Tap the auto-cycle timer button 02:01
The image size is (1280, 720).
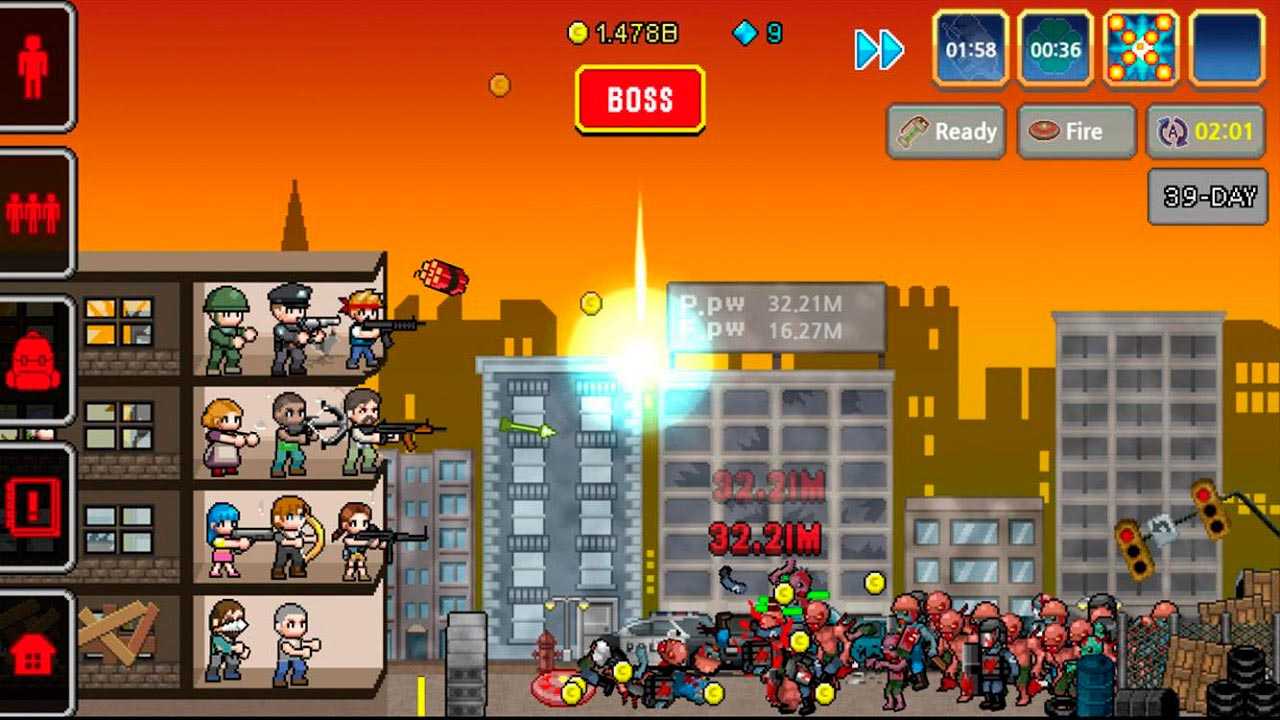pyautogui.click(x=1205, y=131)
